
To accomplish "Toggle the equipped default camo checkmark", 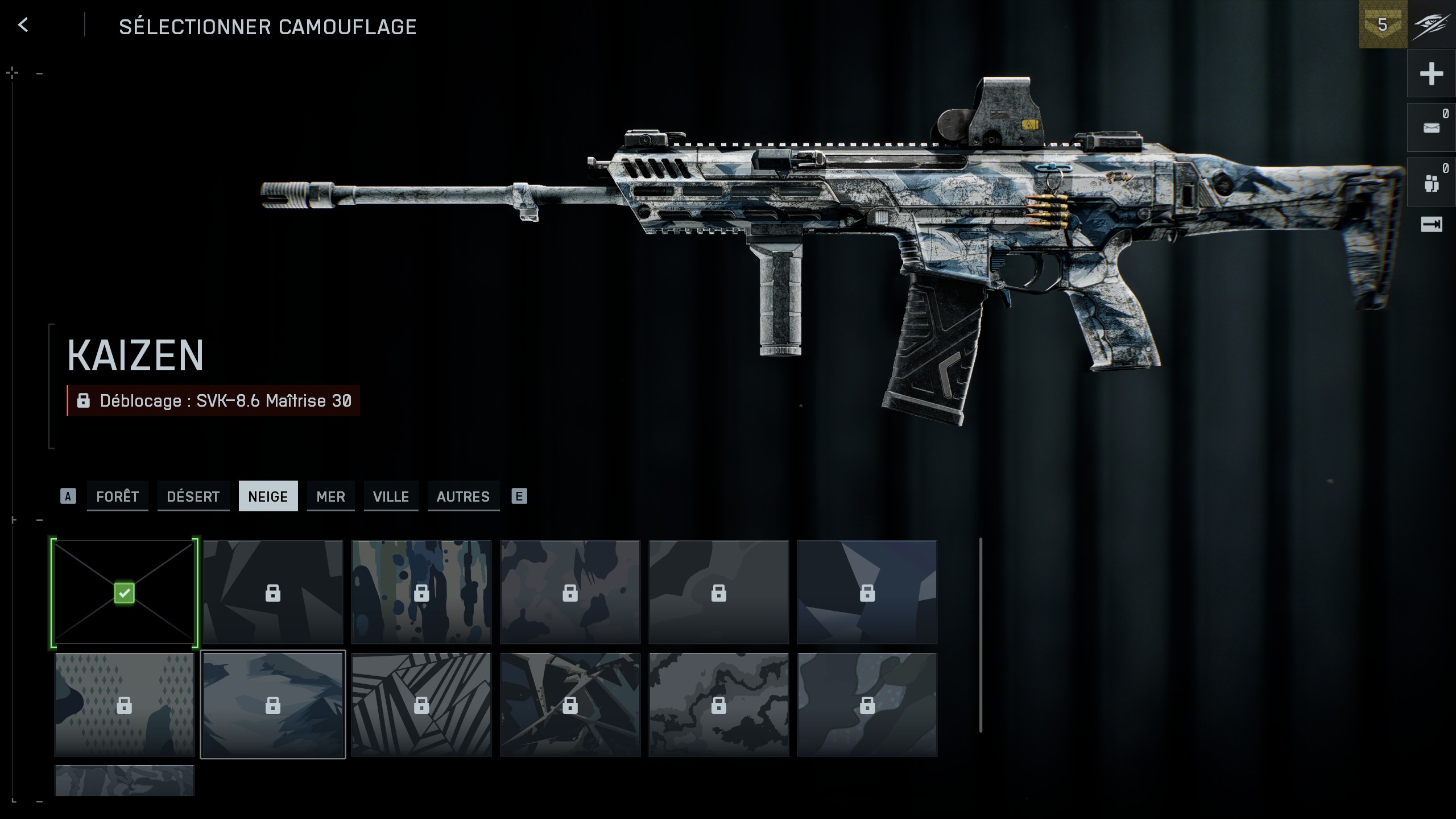I will [124, 593].
